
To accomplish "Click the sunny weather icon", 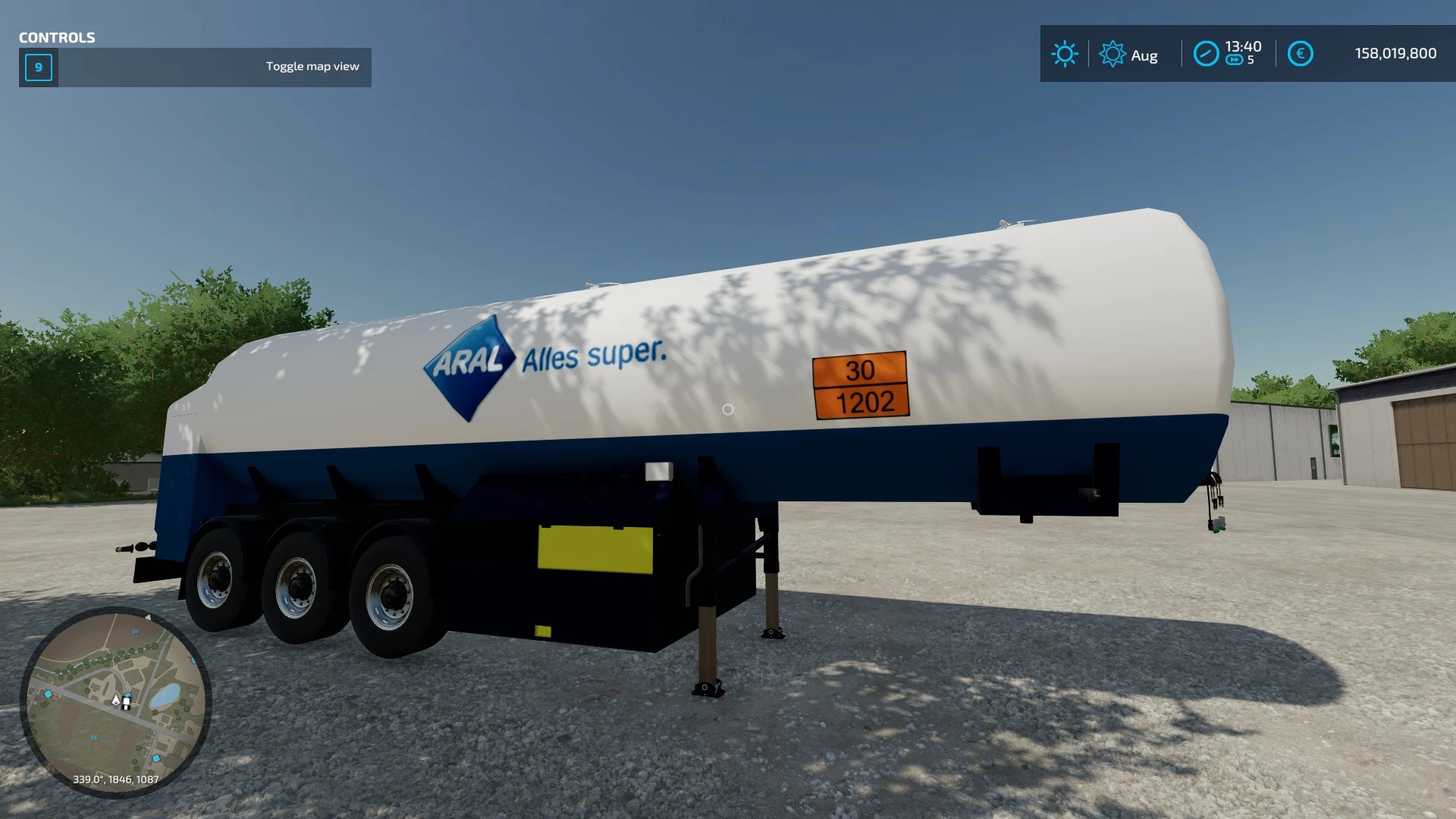I will (1064, 54).
